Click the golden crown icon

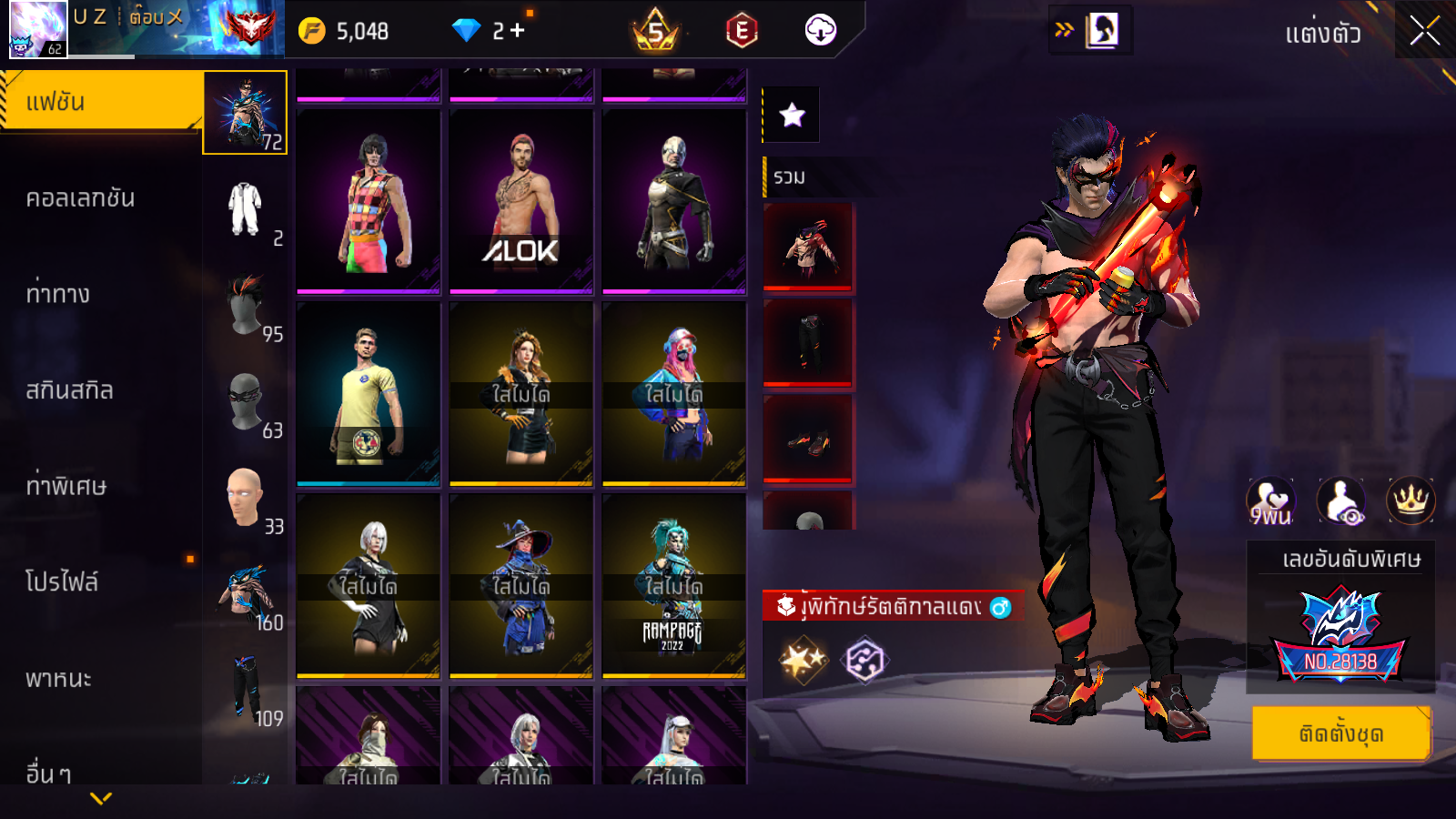click(1410, 500)
